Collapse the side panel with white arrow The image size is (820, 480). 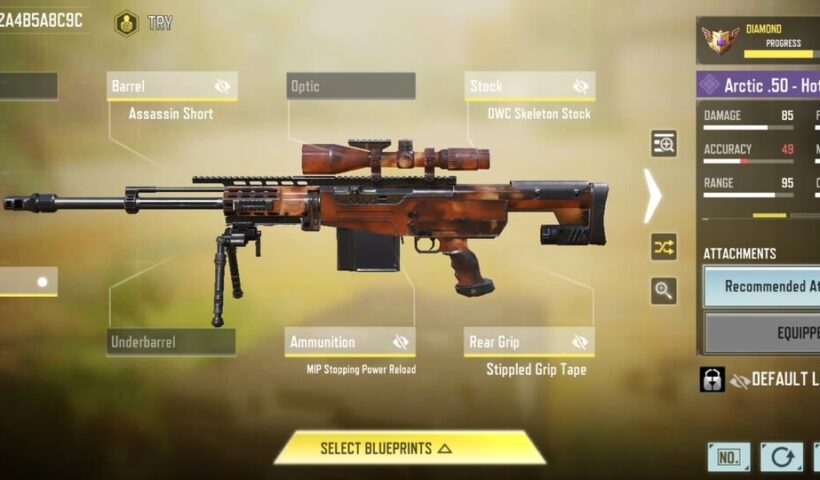click(x=652, y=196)
